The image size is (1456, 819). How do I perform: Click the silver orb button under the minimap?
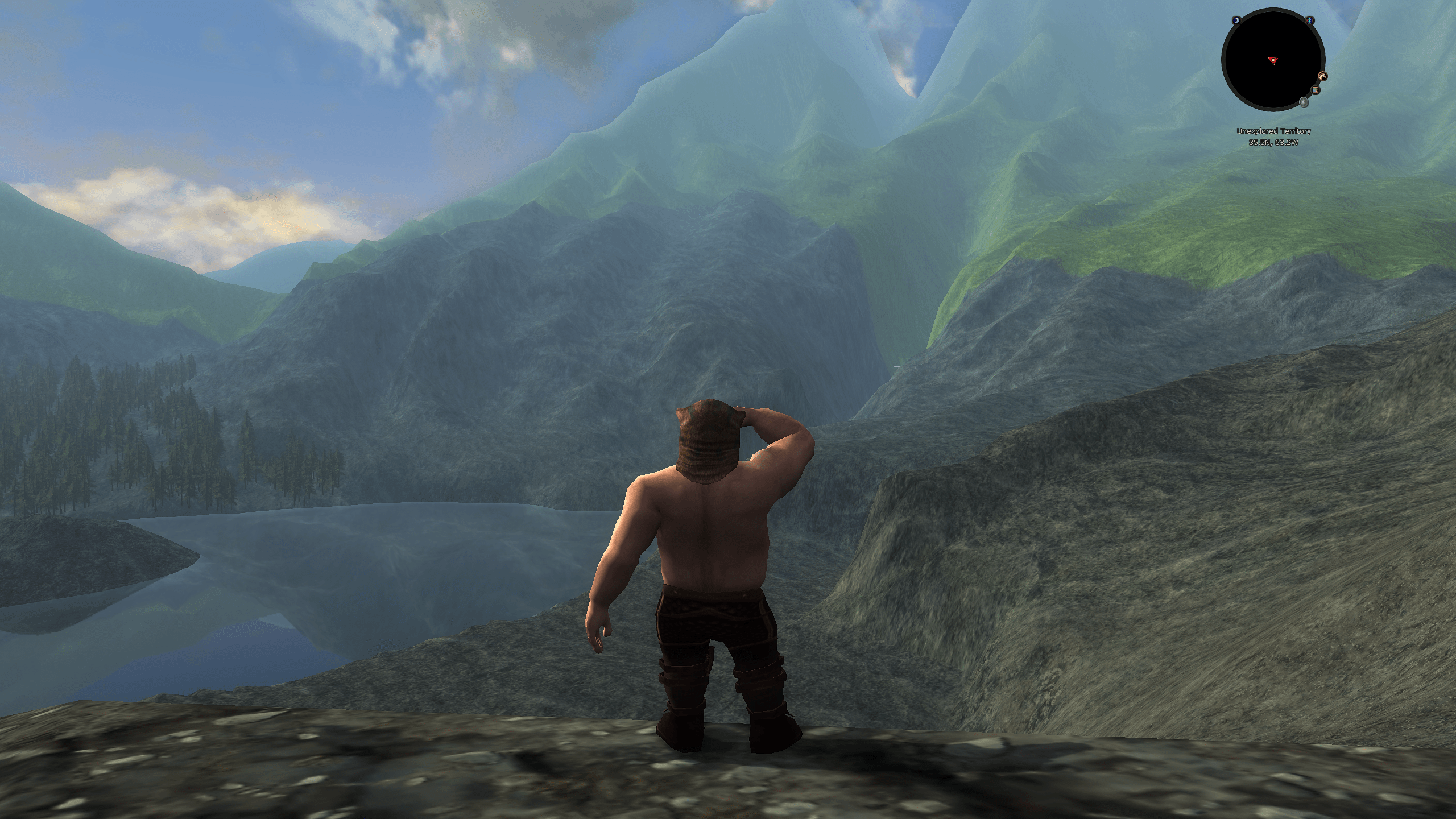pos(1303,103)
